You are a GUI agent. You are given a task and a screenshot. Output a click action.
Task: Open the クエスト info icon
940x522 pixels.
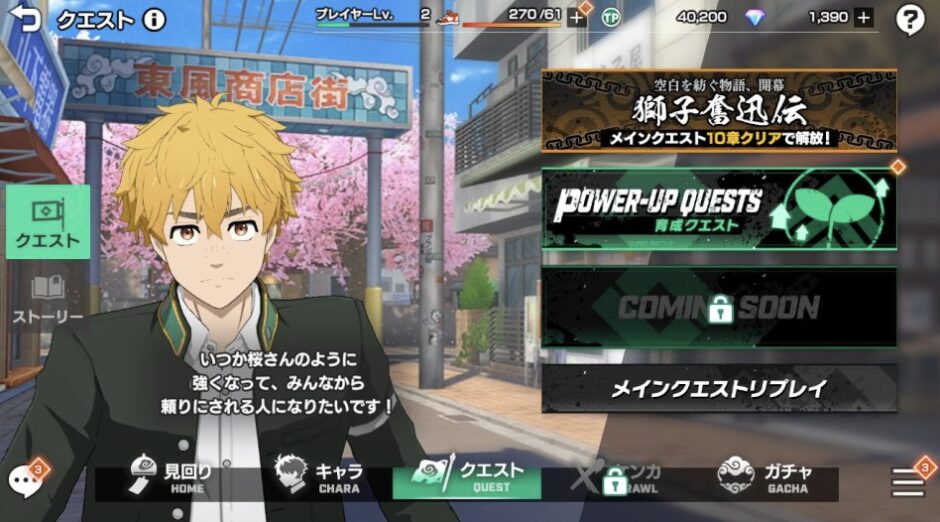pyautogui.click(x=154, y=18)
